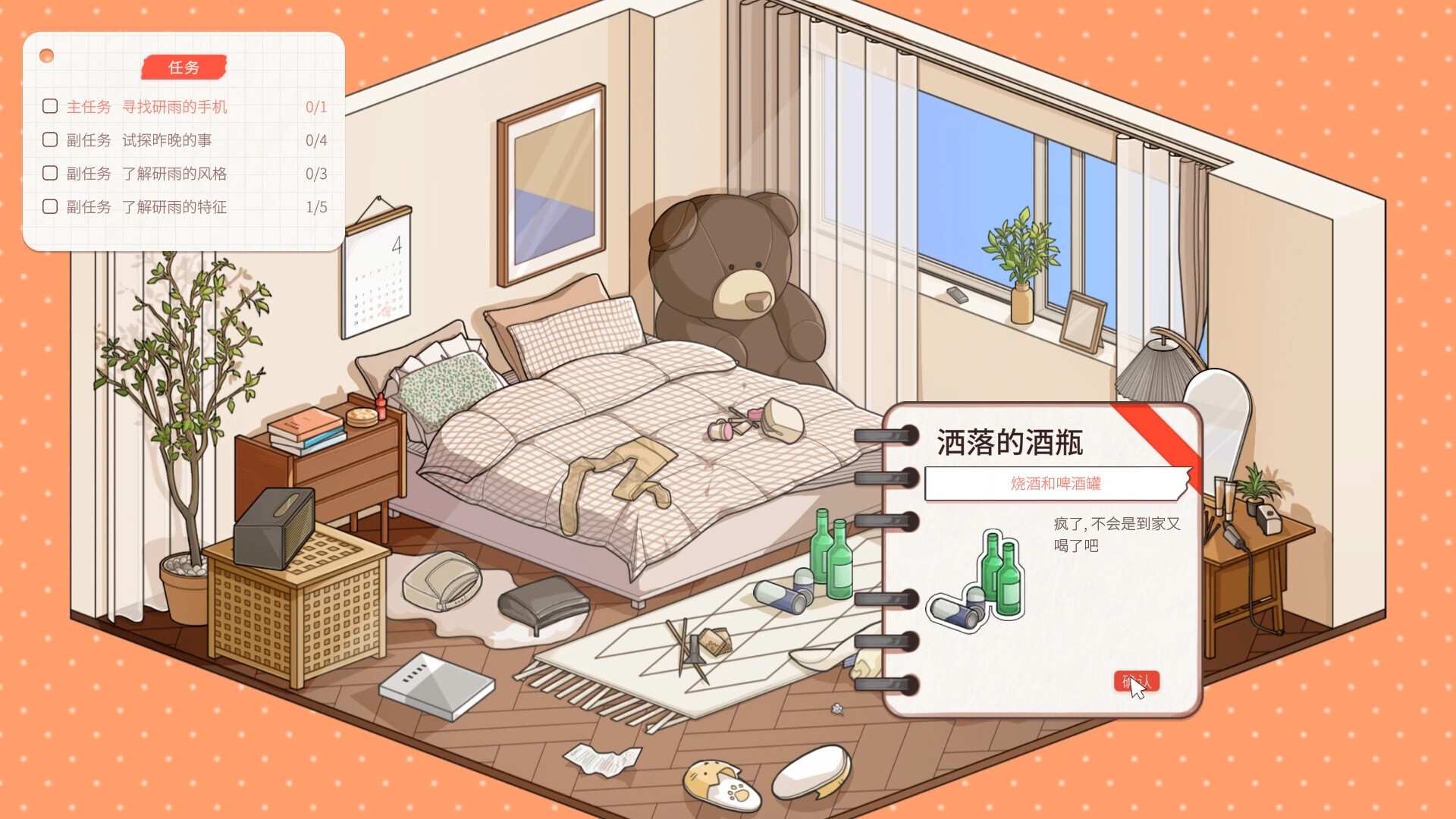Check the 副任务 试探昨晚的事 checkbox

point(51,140)
